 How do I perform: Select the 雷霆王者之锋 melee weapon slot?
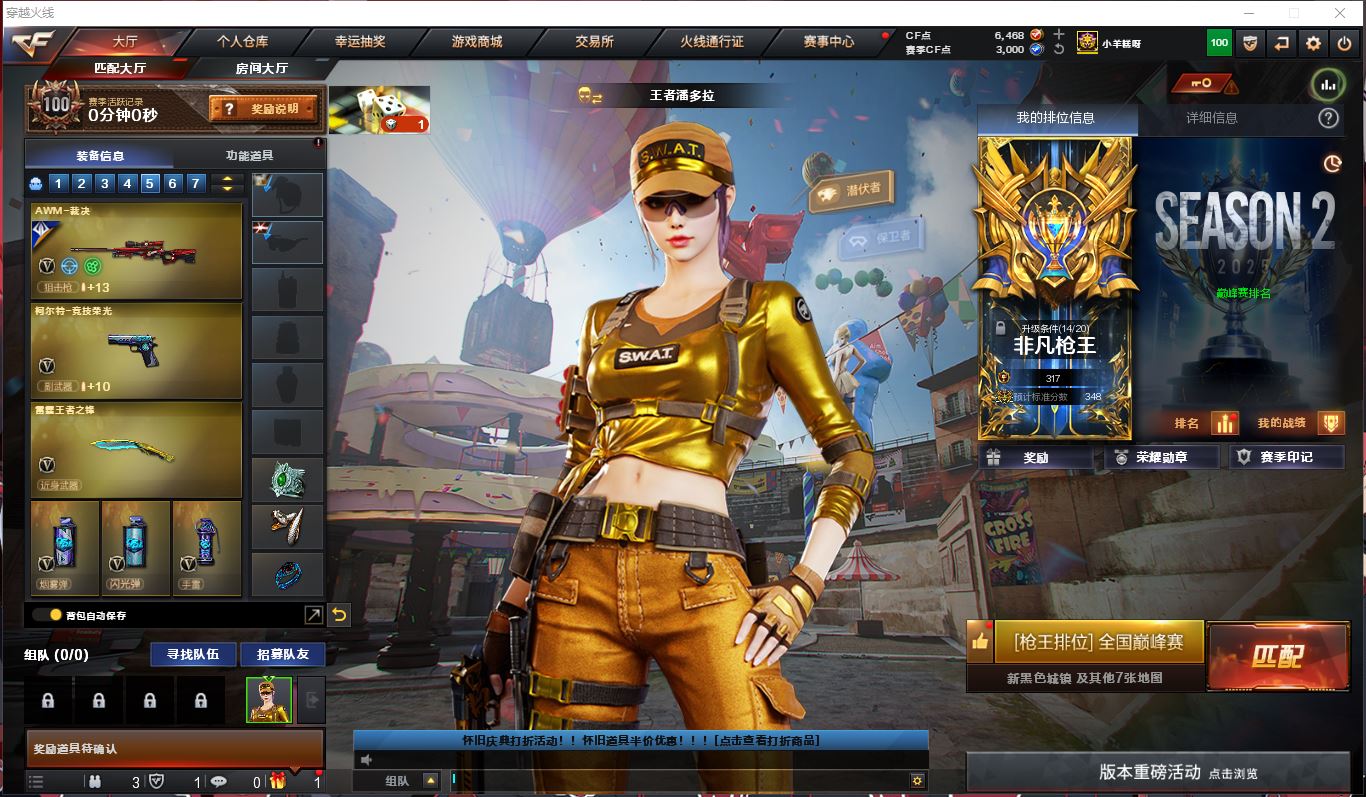(x=137, y=449)
